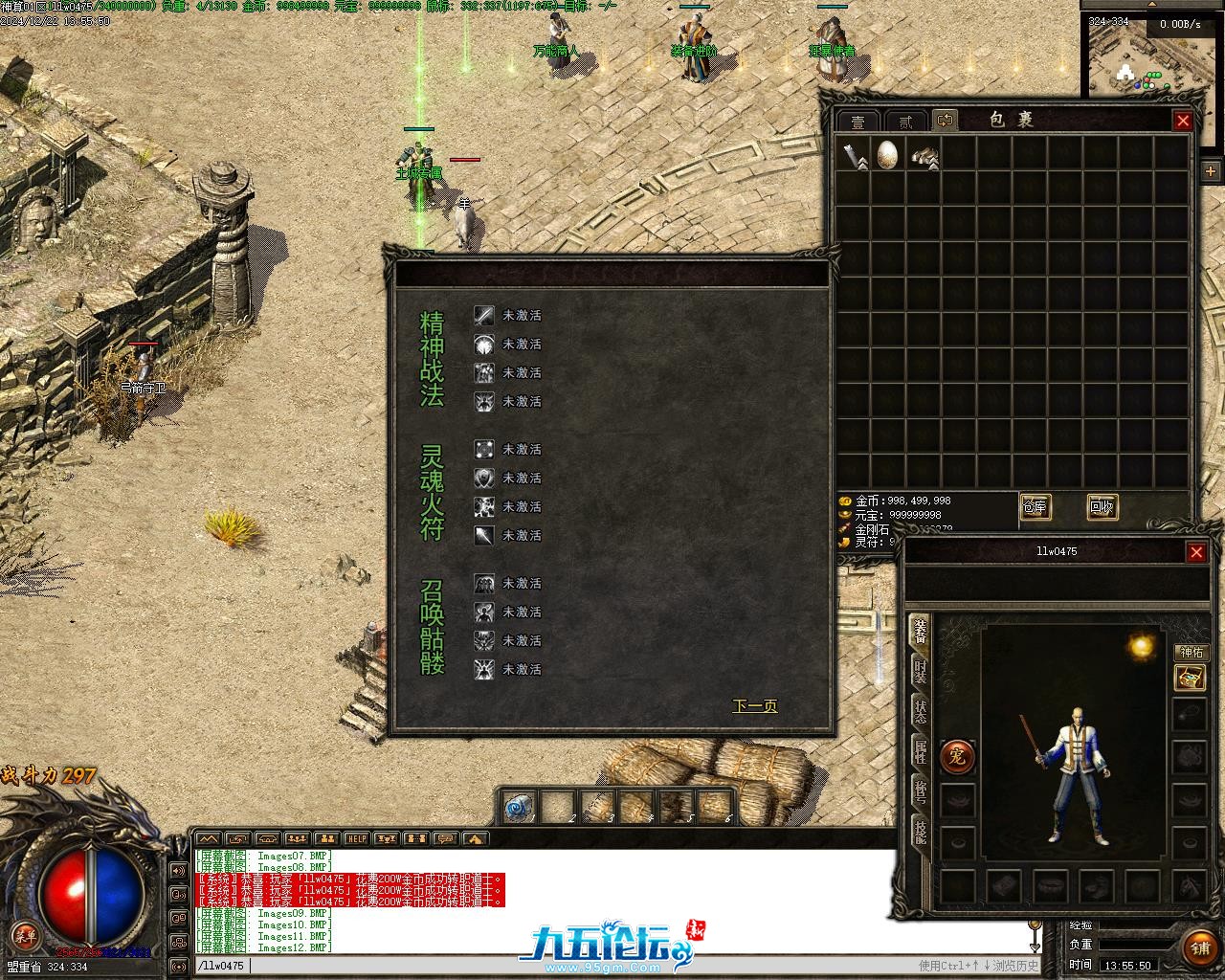
Task: Switch to bag page 壹
Action: (858, 122)
